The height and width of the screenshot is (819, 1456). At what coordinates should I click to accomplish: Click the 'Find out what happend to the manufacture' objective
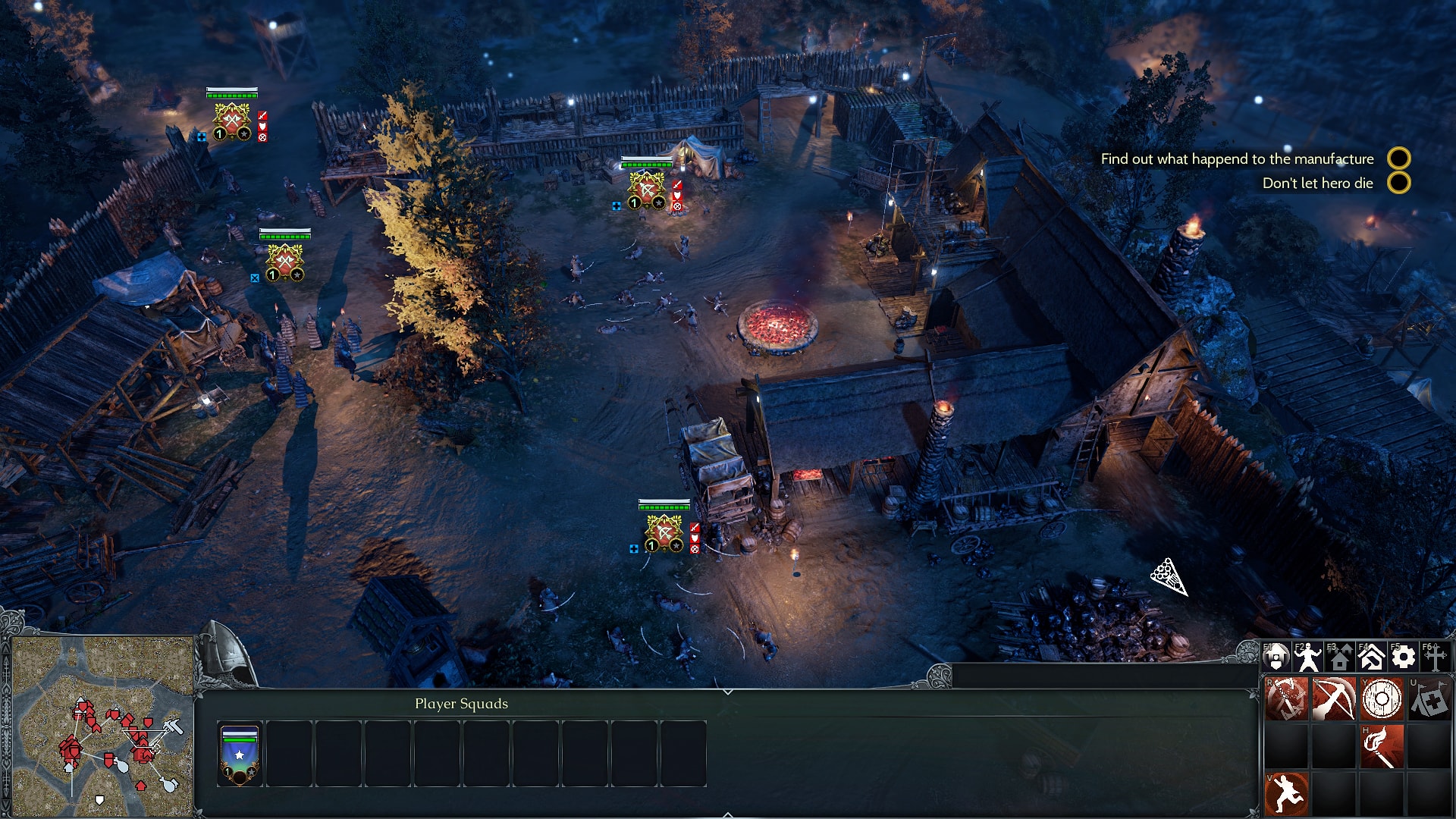(x=1238, y=159)
